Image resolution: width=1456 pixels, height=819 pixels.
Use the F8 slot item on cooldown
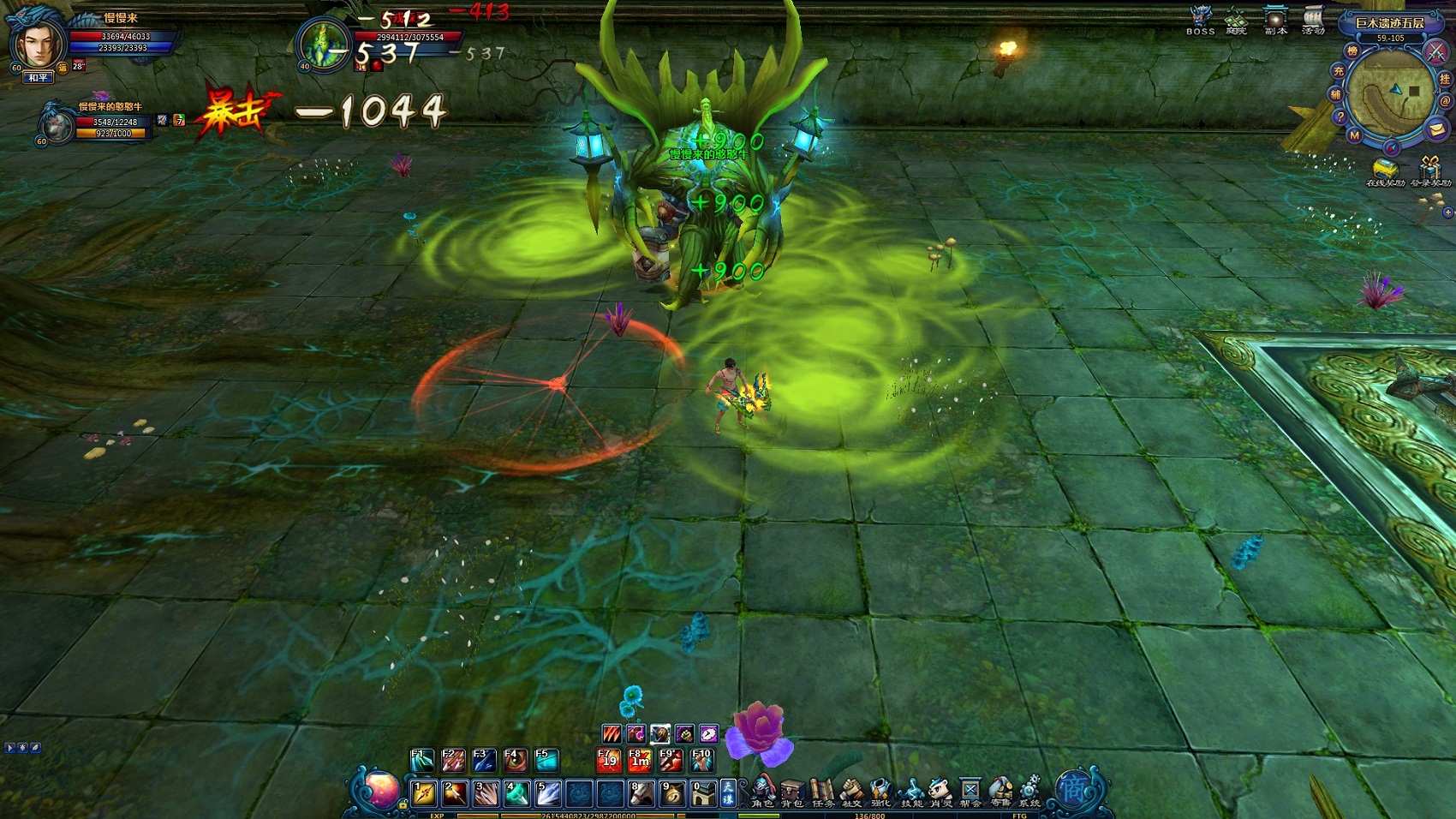(639, 760)
